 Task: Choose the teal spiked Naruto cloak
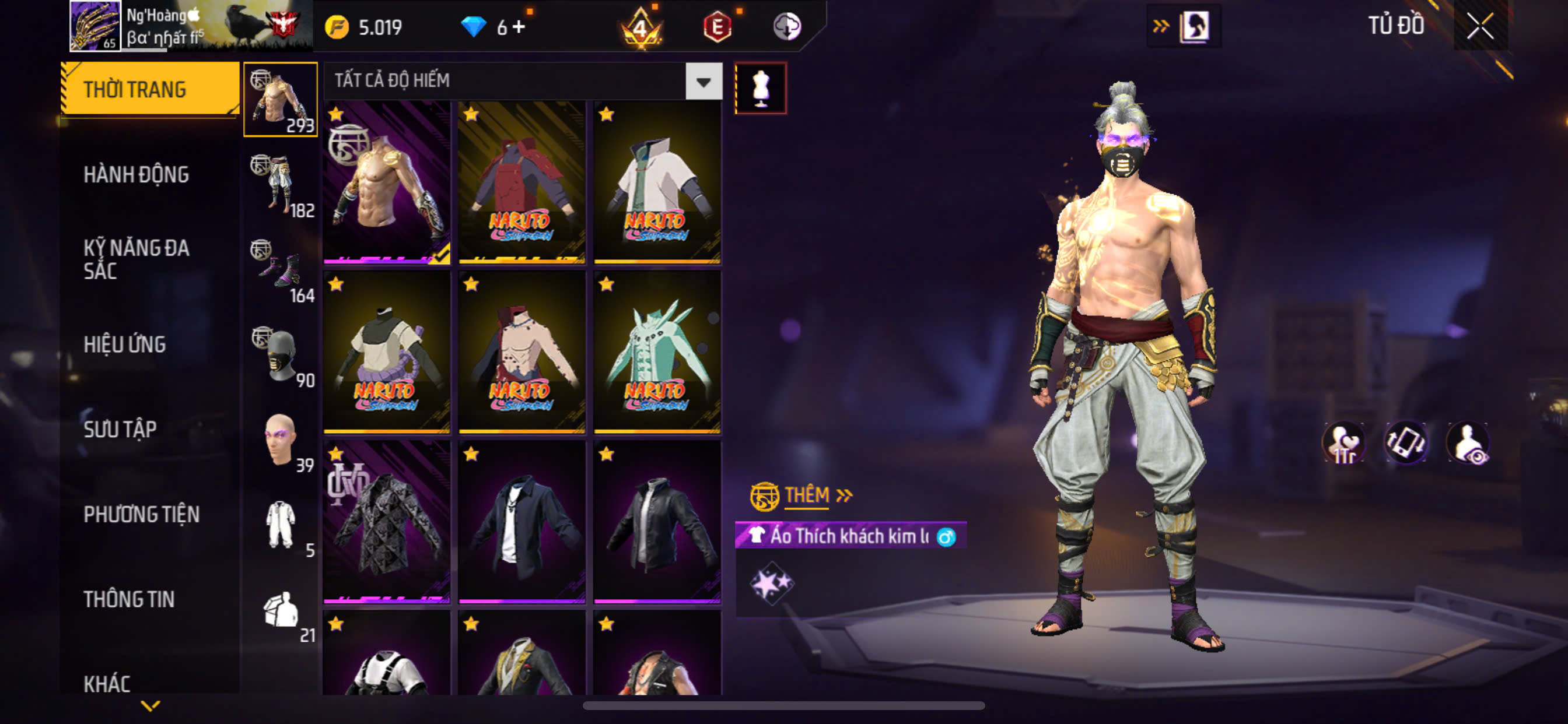click(x=657, y=352)
